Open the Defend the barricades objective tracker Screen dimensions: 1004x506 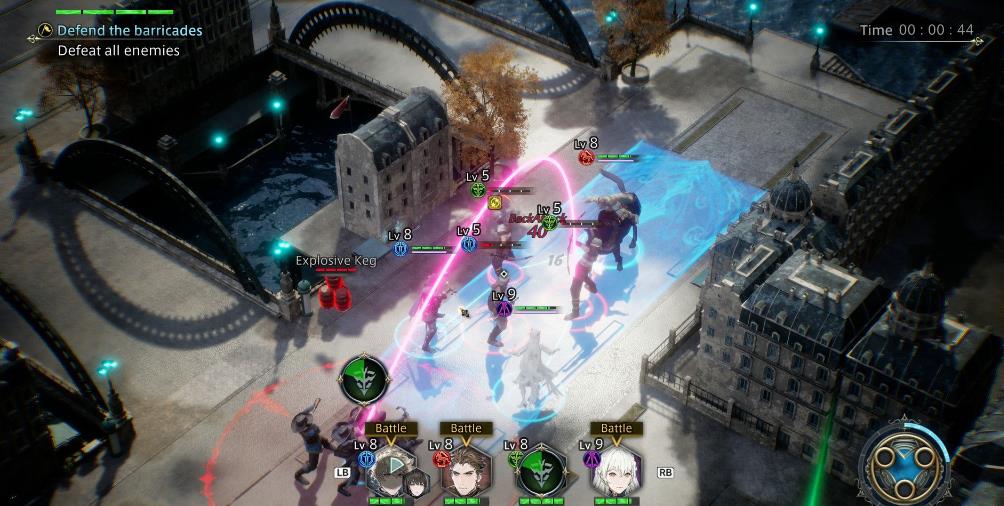pos(129,31)
